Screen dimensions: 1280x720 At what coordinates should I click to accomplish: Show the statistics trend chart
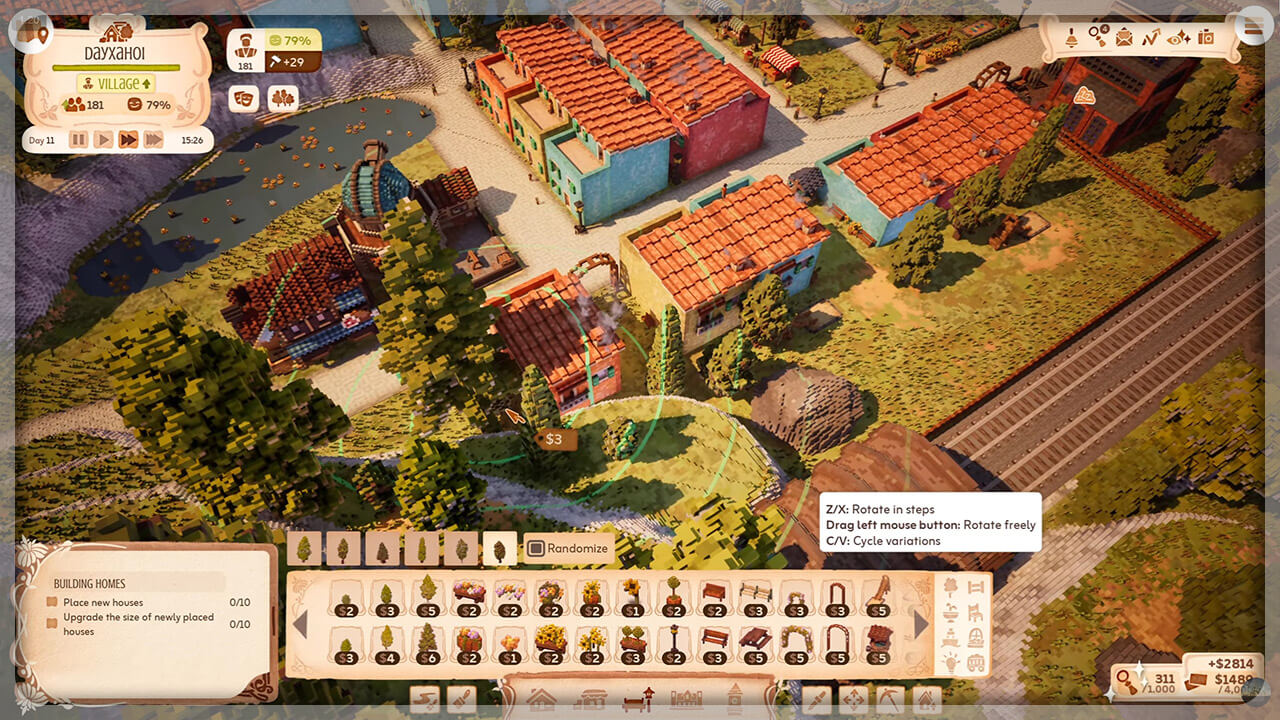pyautogui.click(x=1151, y=38)
